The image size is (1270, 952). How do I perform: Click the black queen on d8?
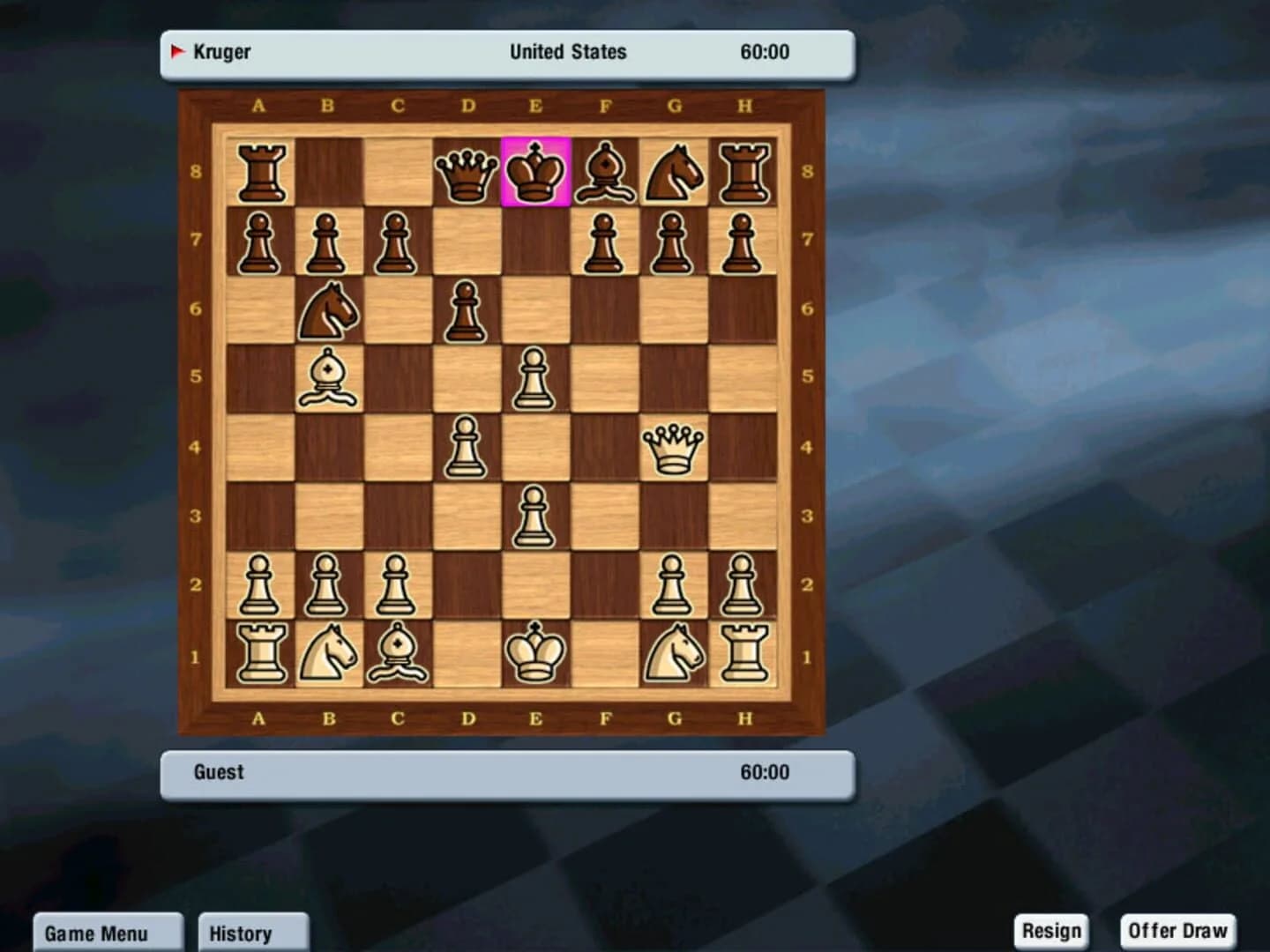(467, 174)
